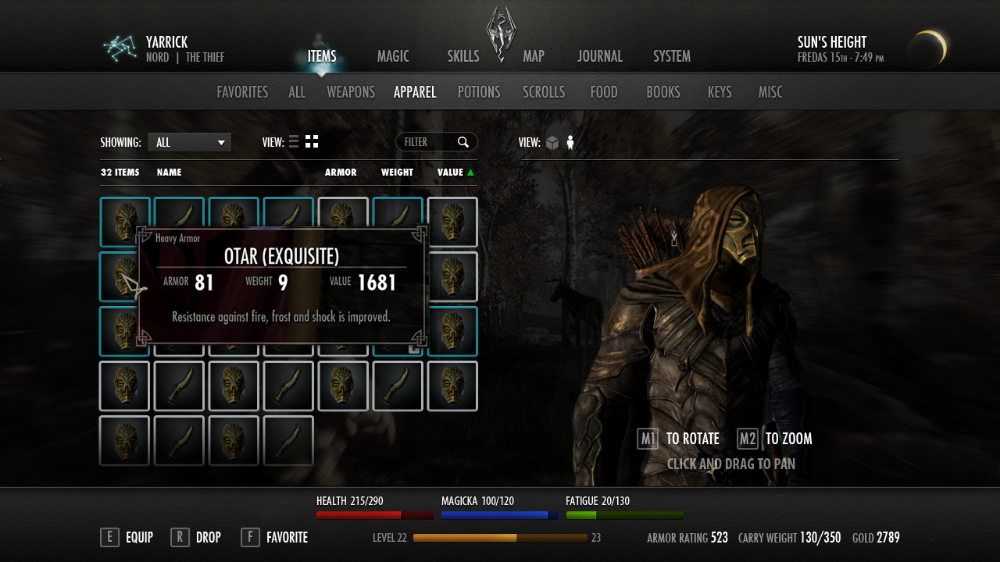Click the item filter search box
The image size is (1000, 562).
point(429,142)
